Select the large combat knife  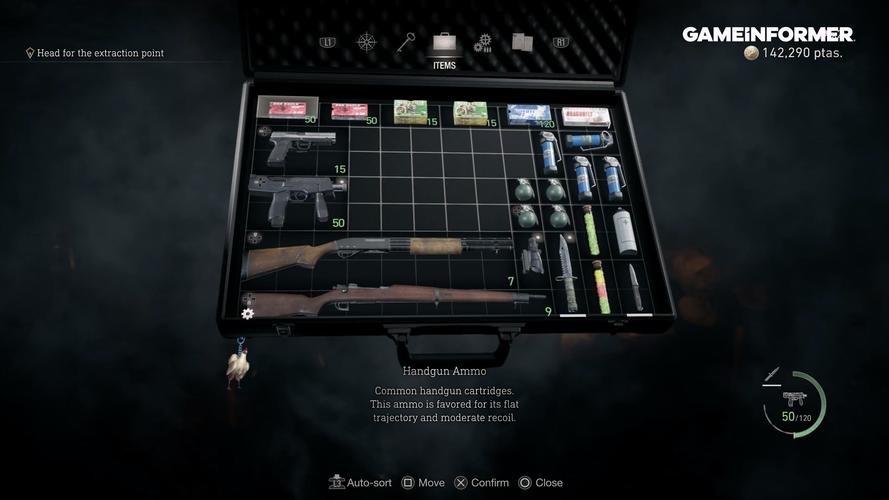567,272
